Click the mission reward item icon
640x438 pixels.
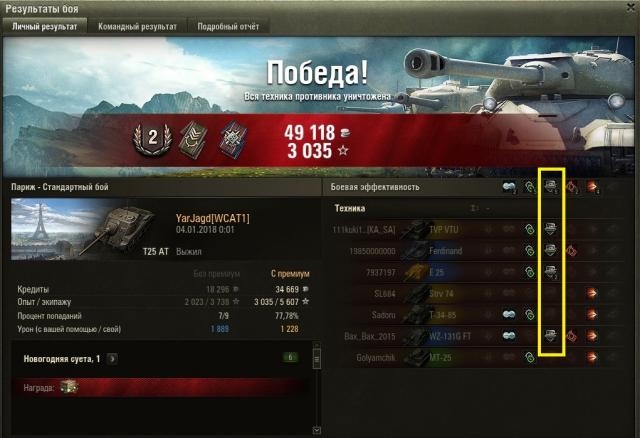(x=69, y=386)
